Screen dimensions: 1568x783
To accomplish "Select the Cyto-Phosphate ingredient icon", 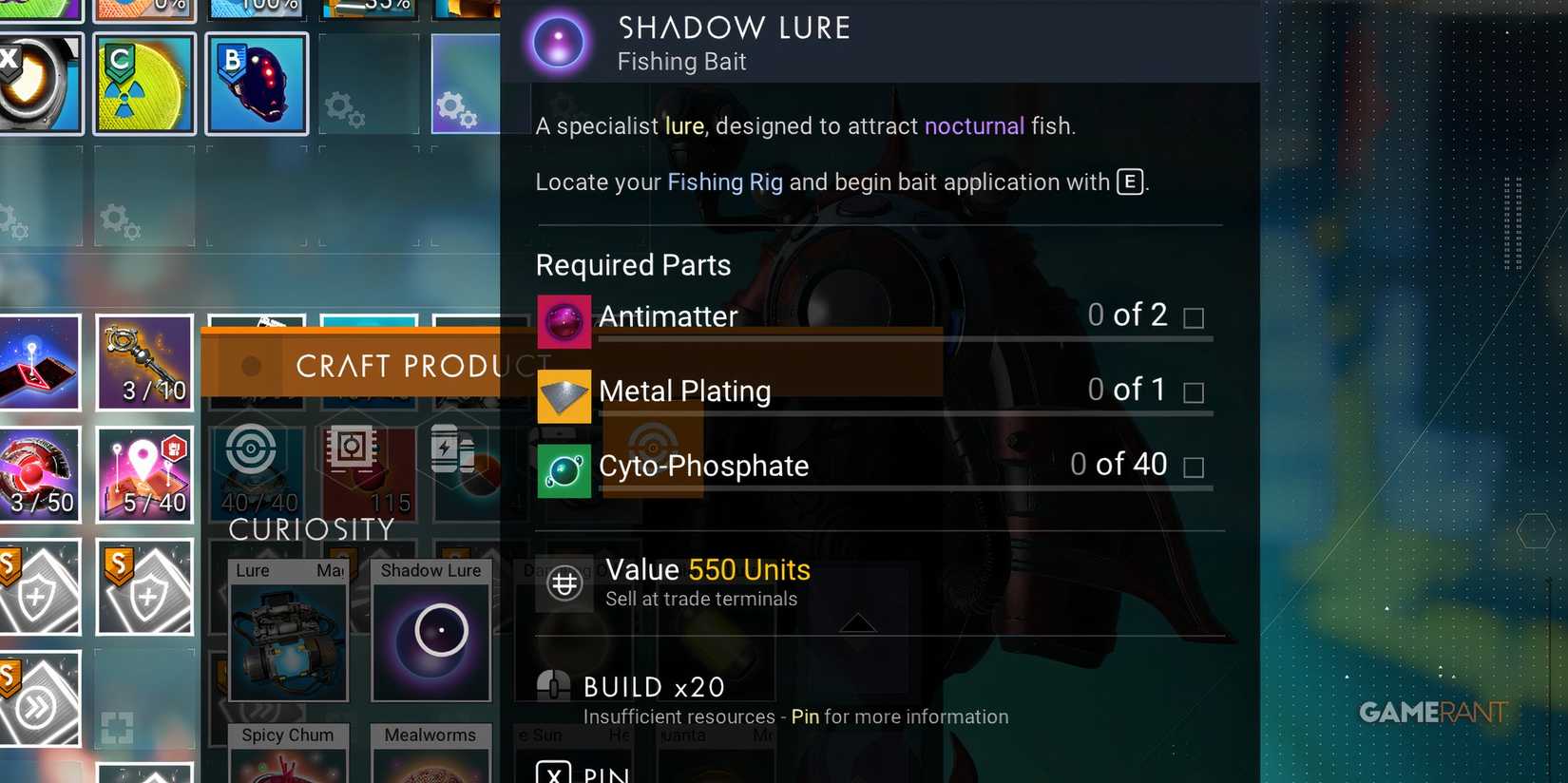I will [564, 470].
